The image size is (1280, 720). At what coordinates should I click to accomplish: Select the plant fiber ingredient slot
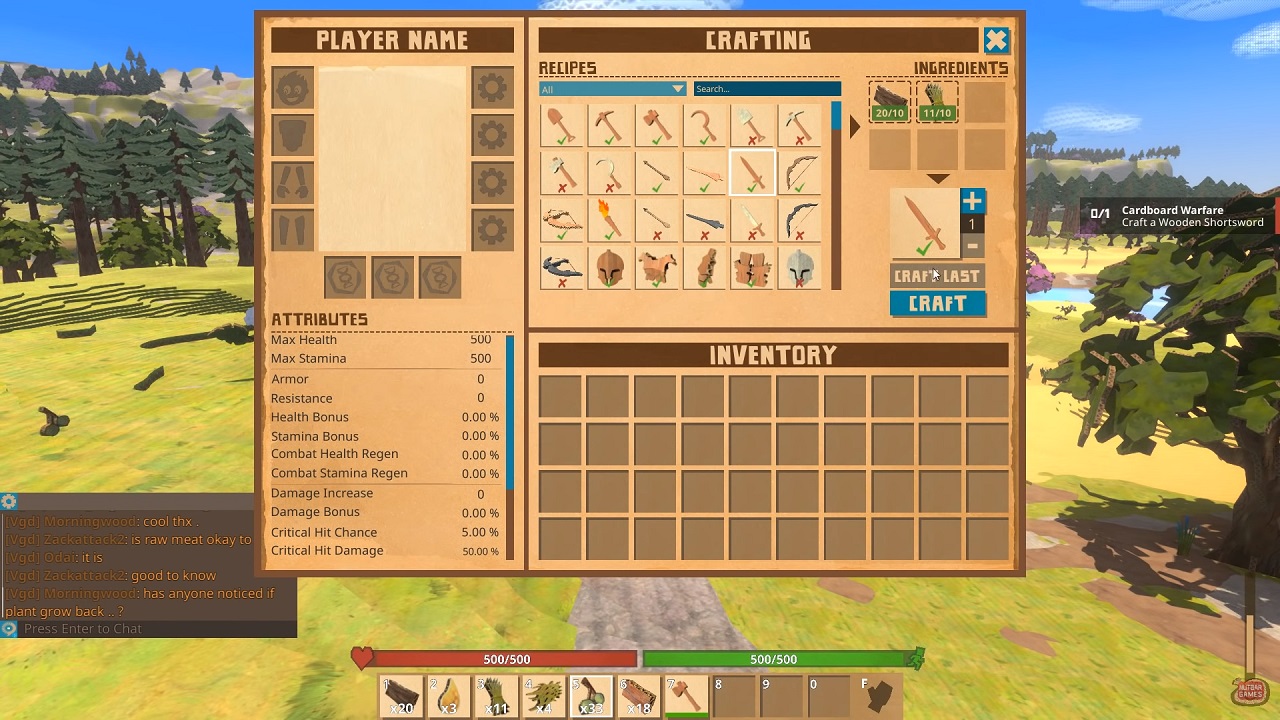click(x=937, y=102)
